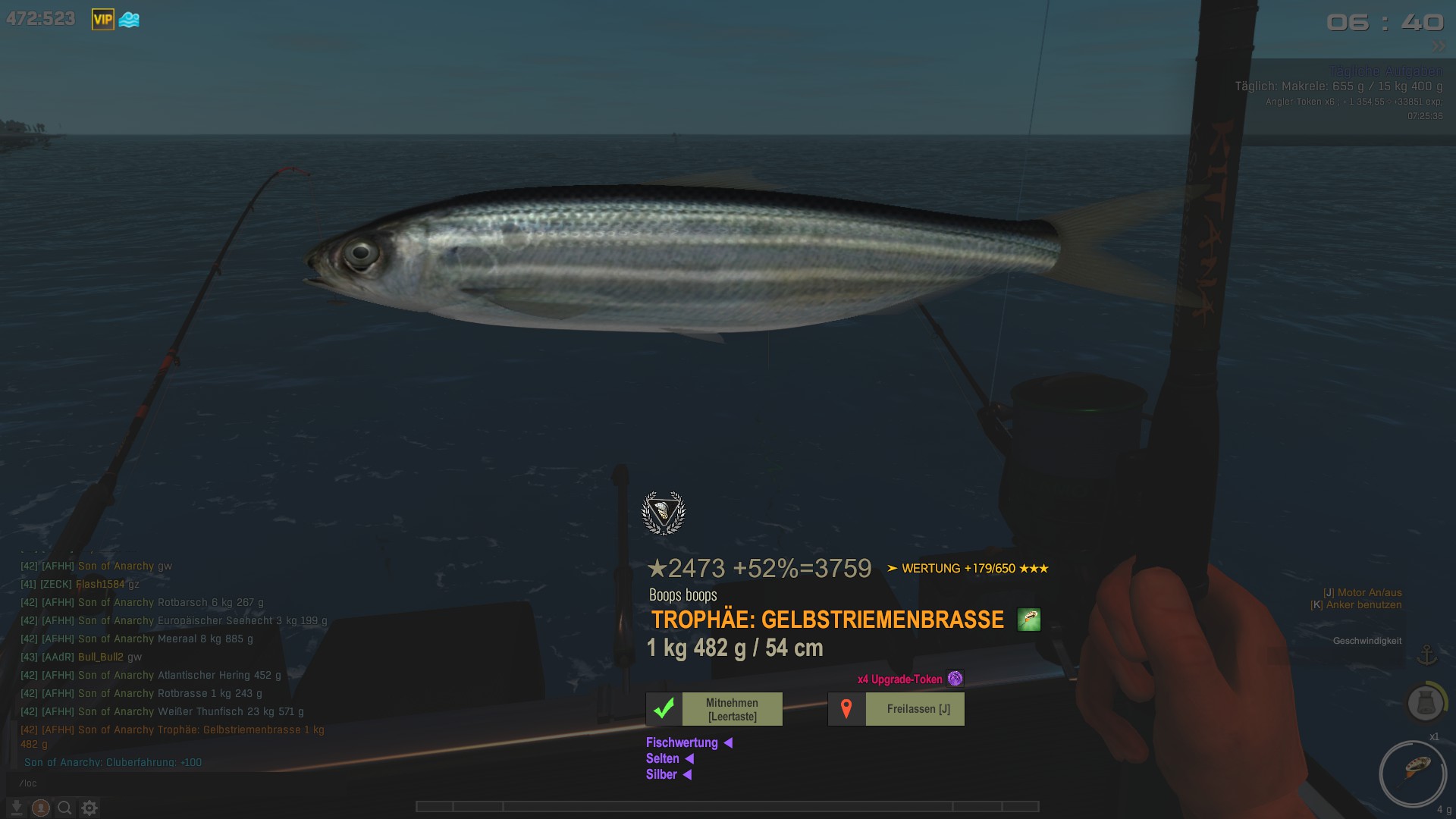This screenshot has width=1456, height=819.
Task: Click the download arrow chat icon
Action: pos(17,808)
